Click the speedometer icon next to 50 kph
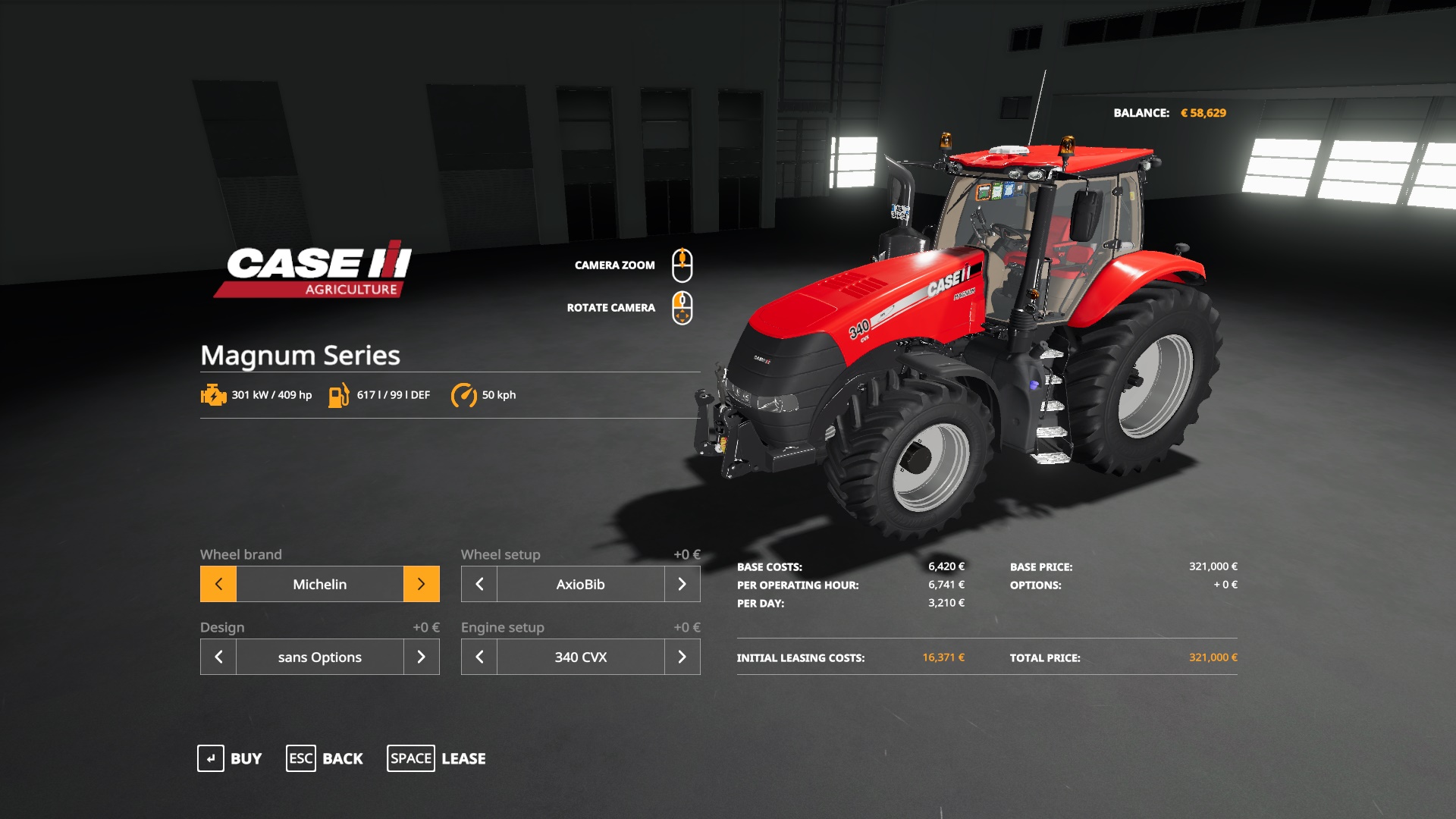This screenshot has height=819, width=1456. pyautogui.click(x=464, y=394)
